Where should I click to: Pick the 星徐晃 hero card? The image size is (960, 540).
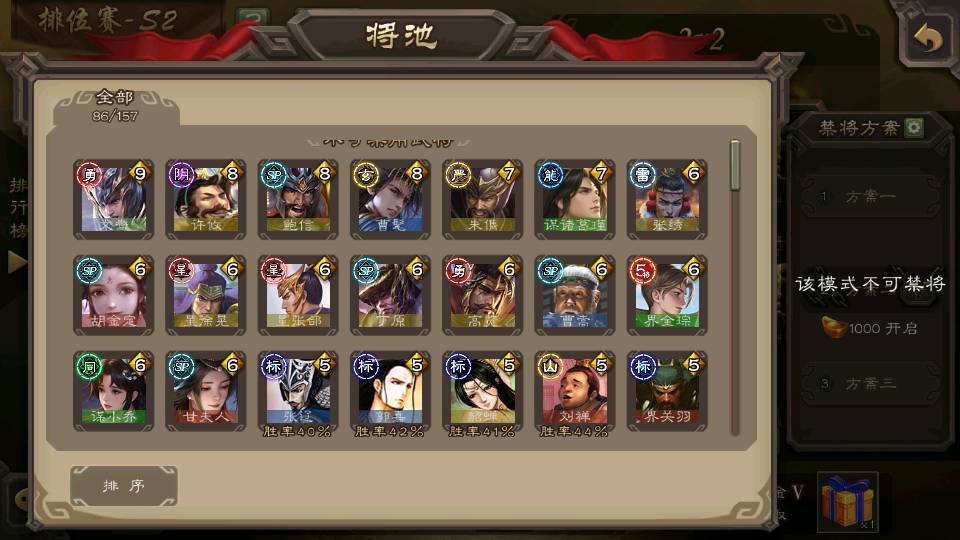click(x=206, y=295)
